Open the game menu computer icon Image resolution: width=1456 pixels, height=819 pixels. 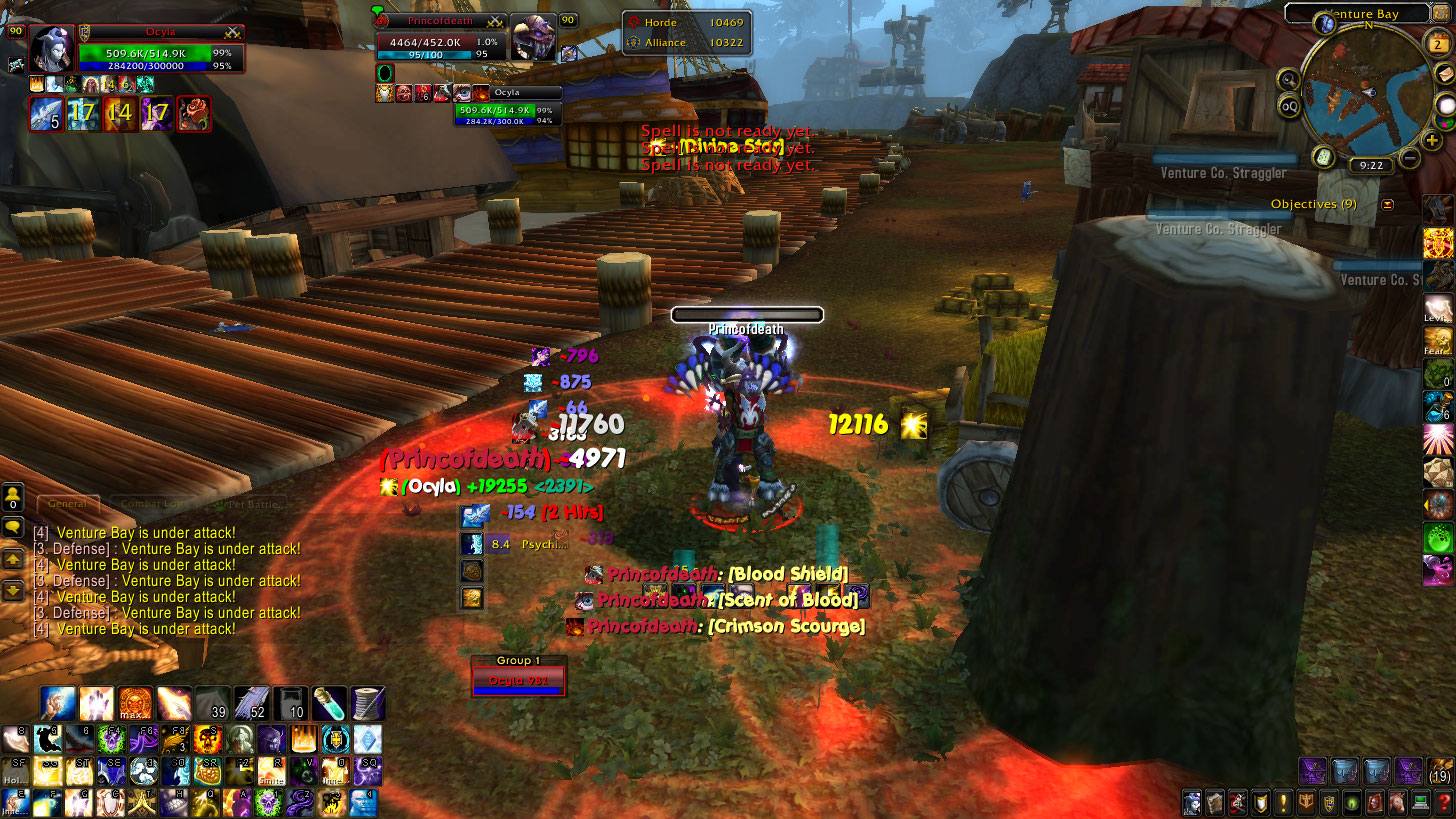point(1420,802)
